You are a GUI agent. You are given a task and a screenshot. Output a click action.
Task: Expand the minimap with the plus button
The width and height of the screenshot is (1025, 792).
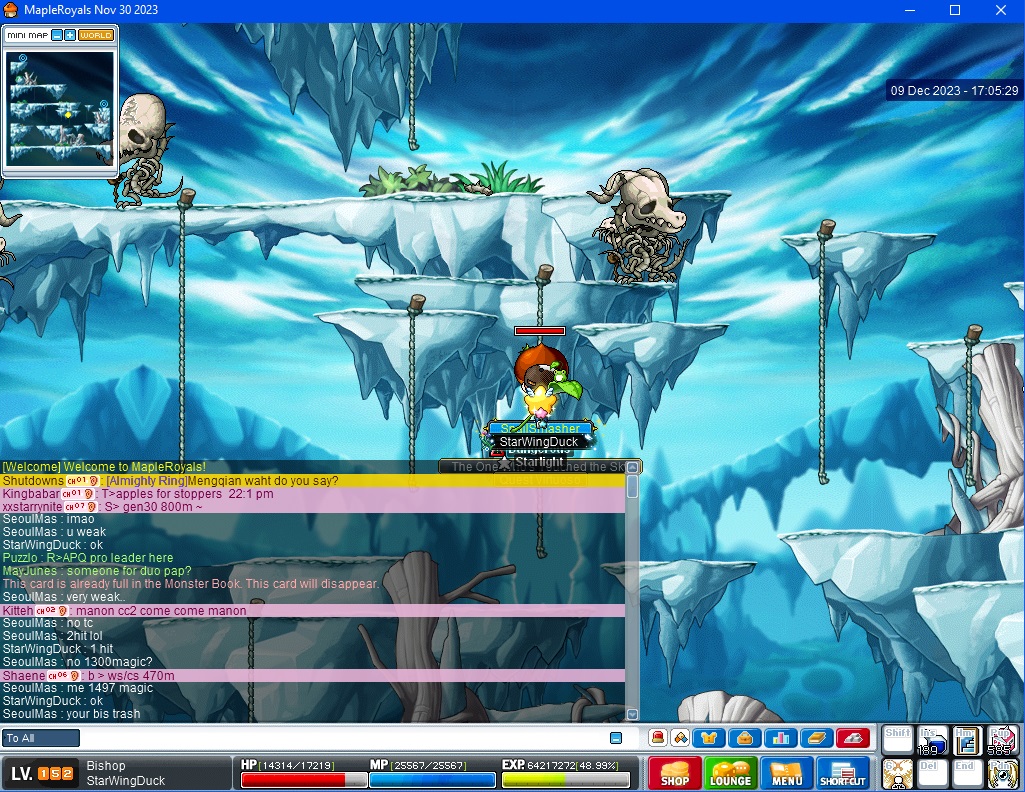pyautogui.click(x=70, y=35)
